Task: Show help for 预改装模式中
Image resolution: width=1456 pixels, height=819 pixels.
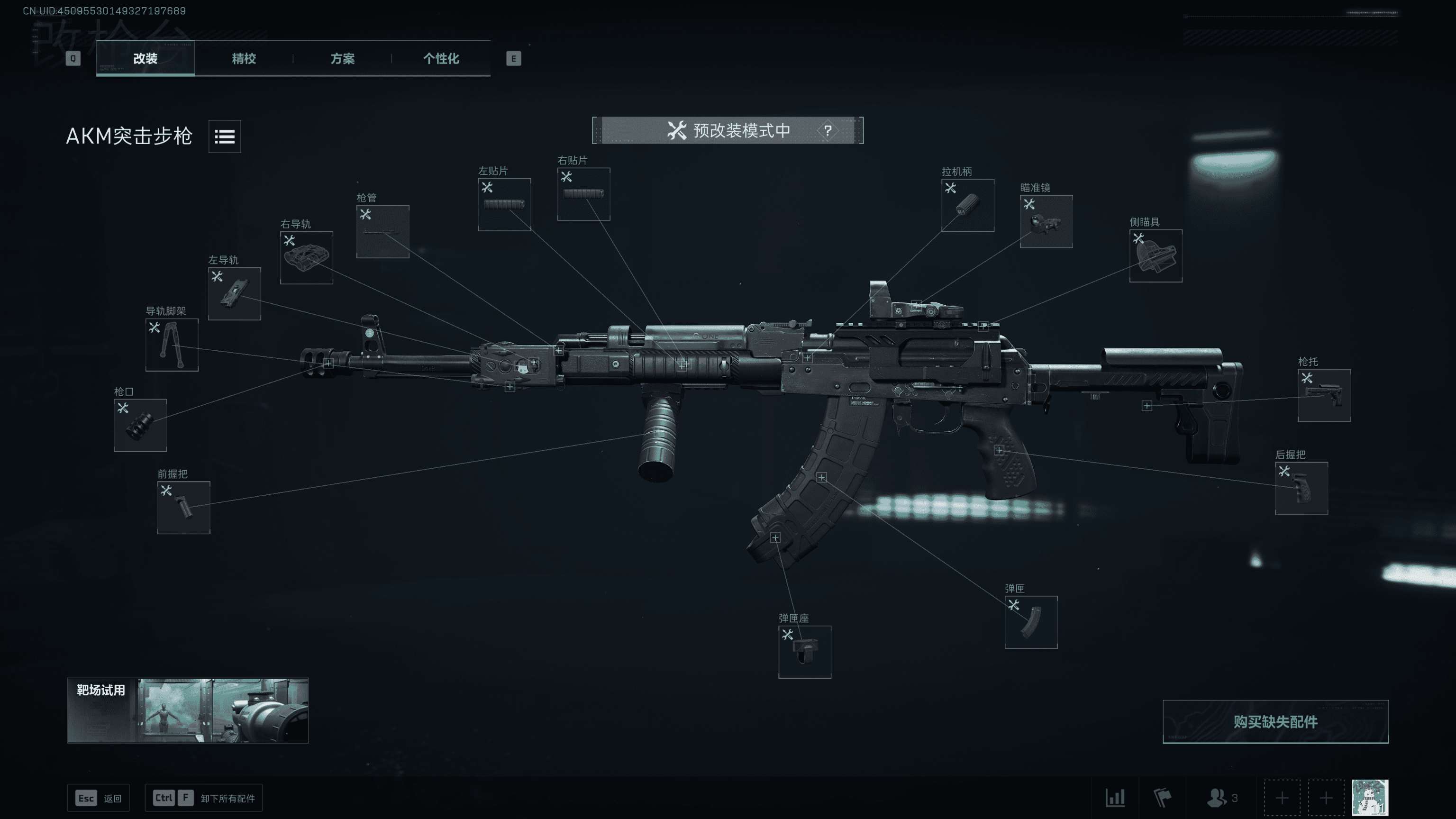Action: click(828, 130)
